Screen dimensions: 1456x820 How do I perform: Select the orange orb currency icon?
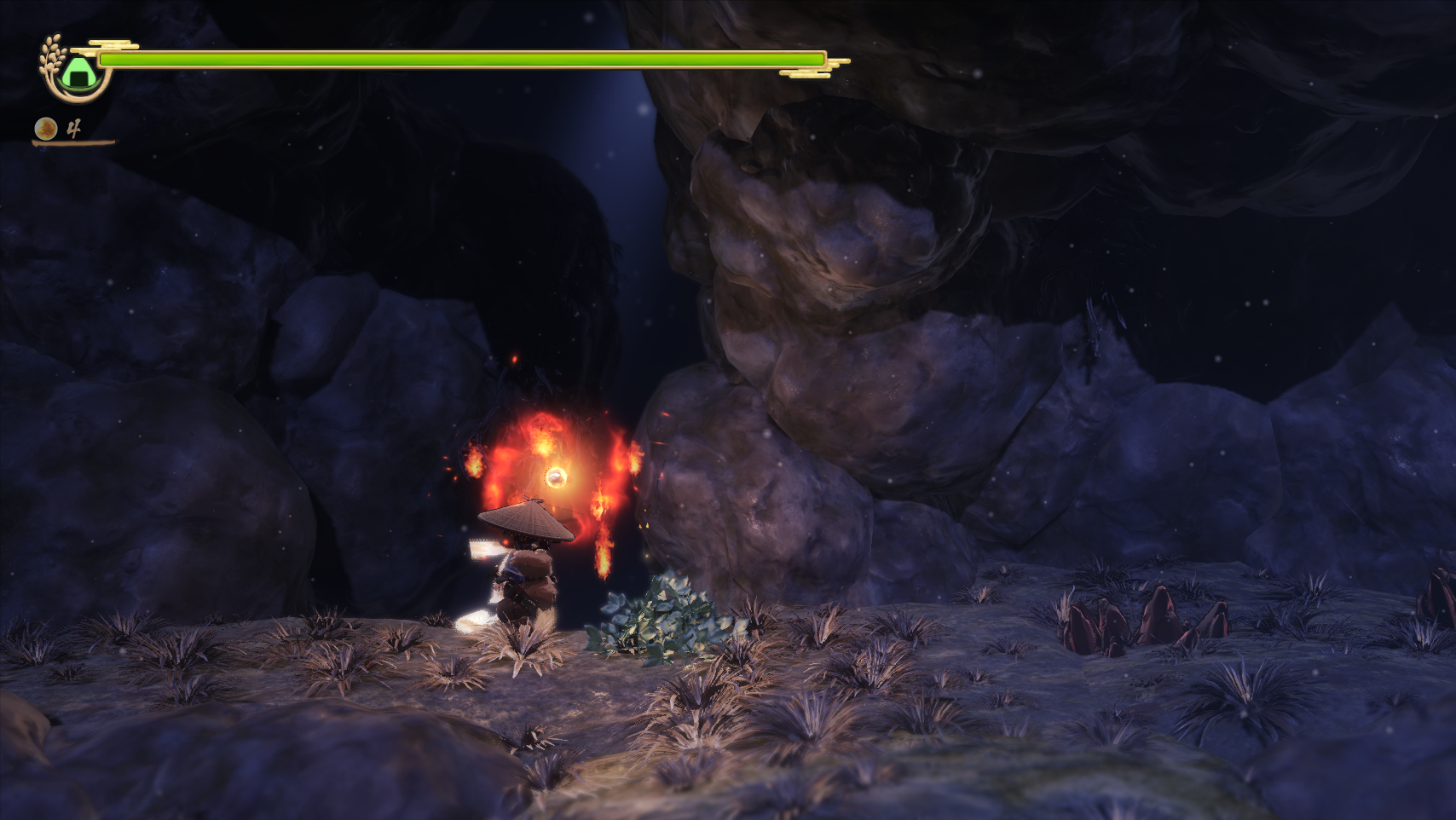[44, 129]
